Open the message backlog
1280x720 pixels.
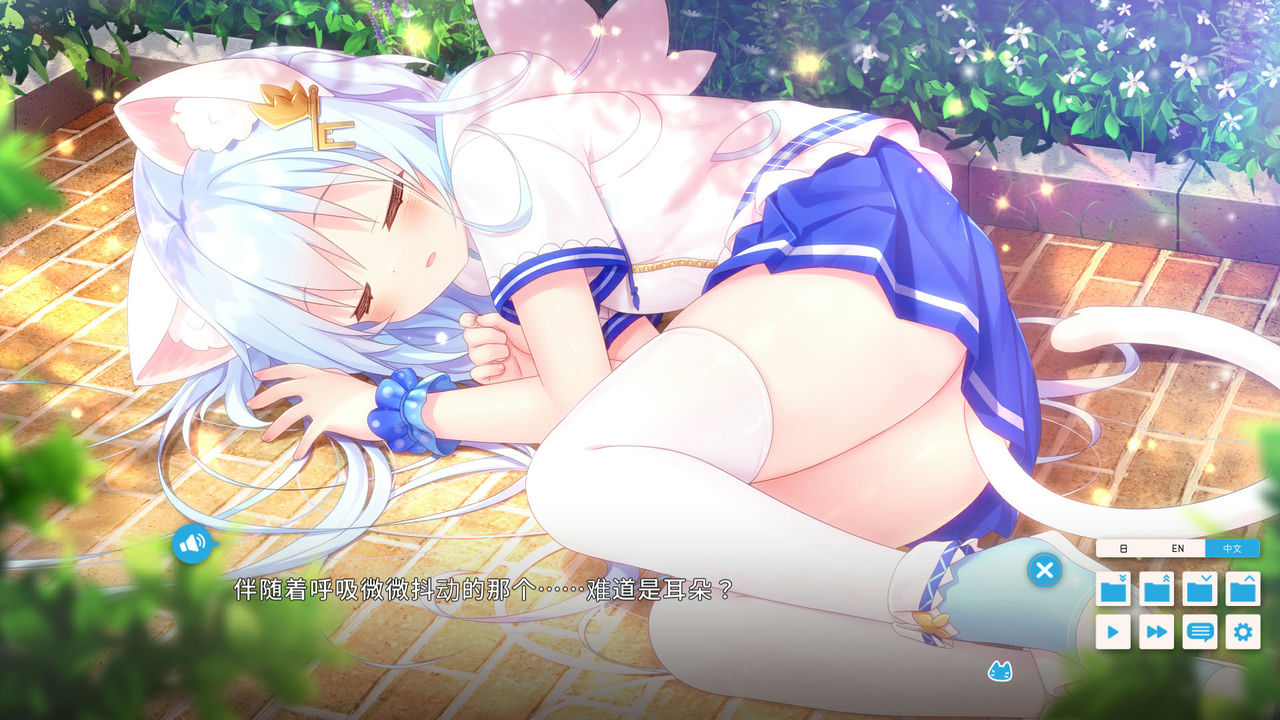pyautogui.click(x=1199, y=632)
